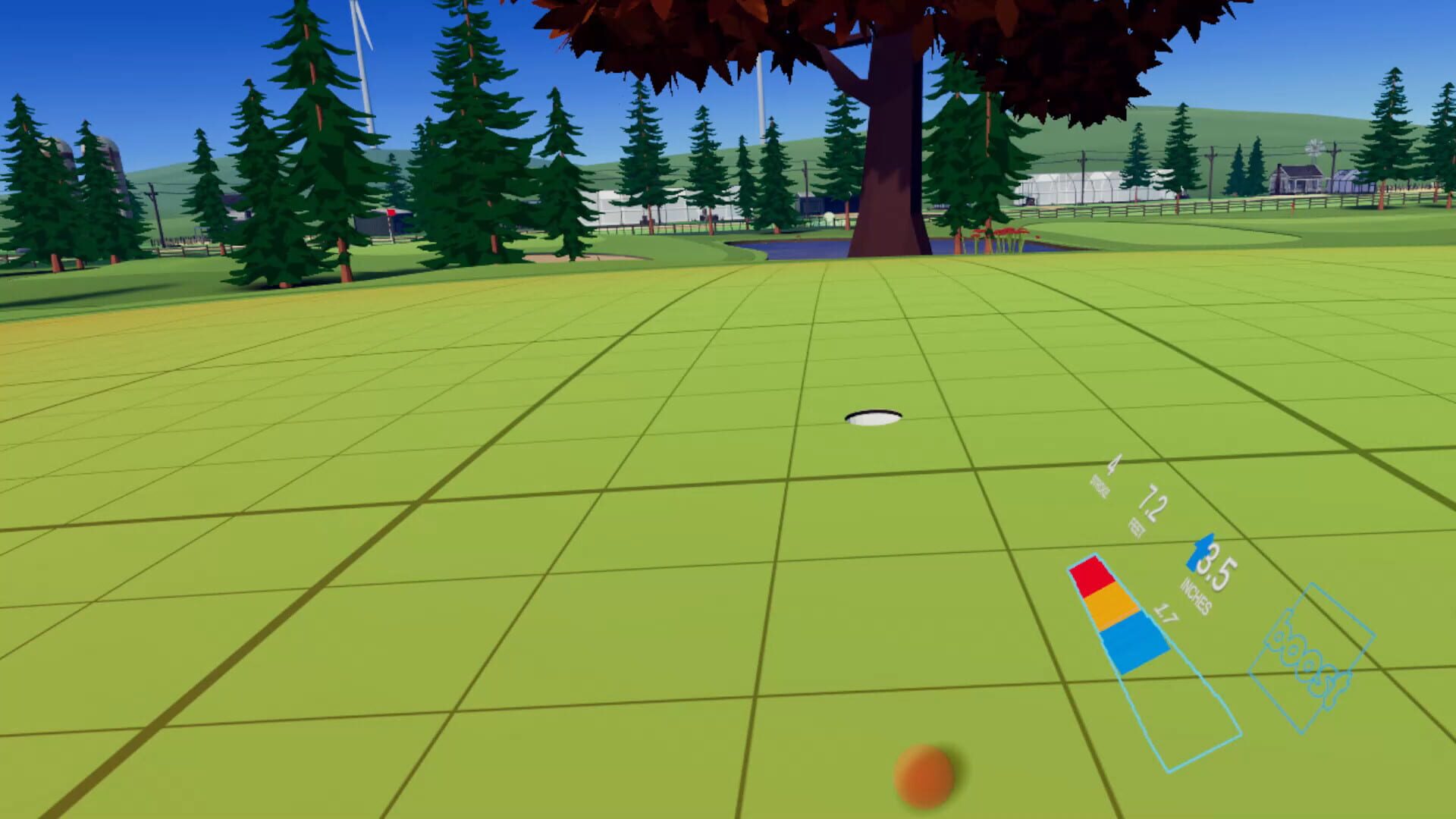The image size is (1456, 819).
Task: Select the orange golf ball
Action: 927,772
